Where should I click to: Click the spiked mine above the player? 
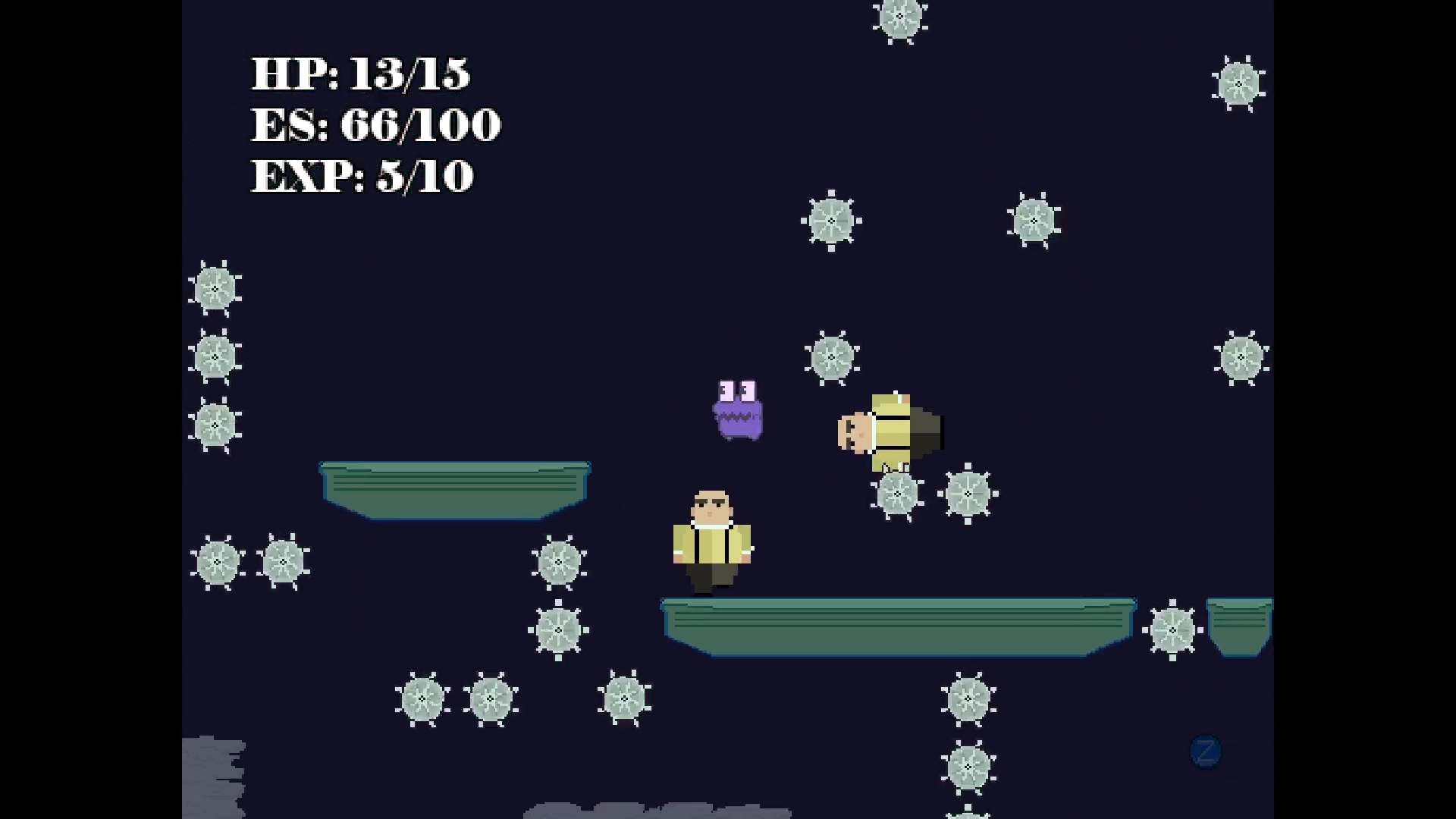pos(832,356)
